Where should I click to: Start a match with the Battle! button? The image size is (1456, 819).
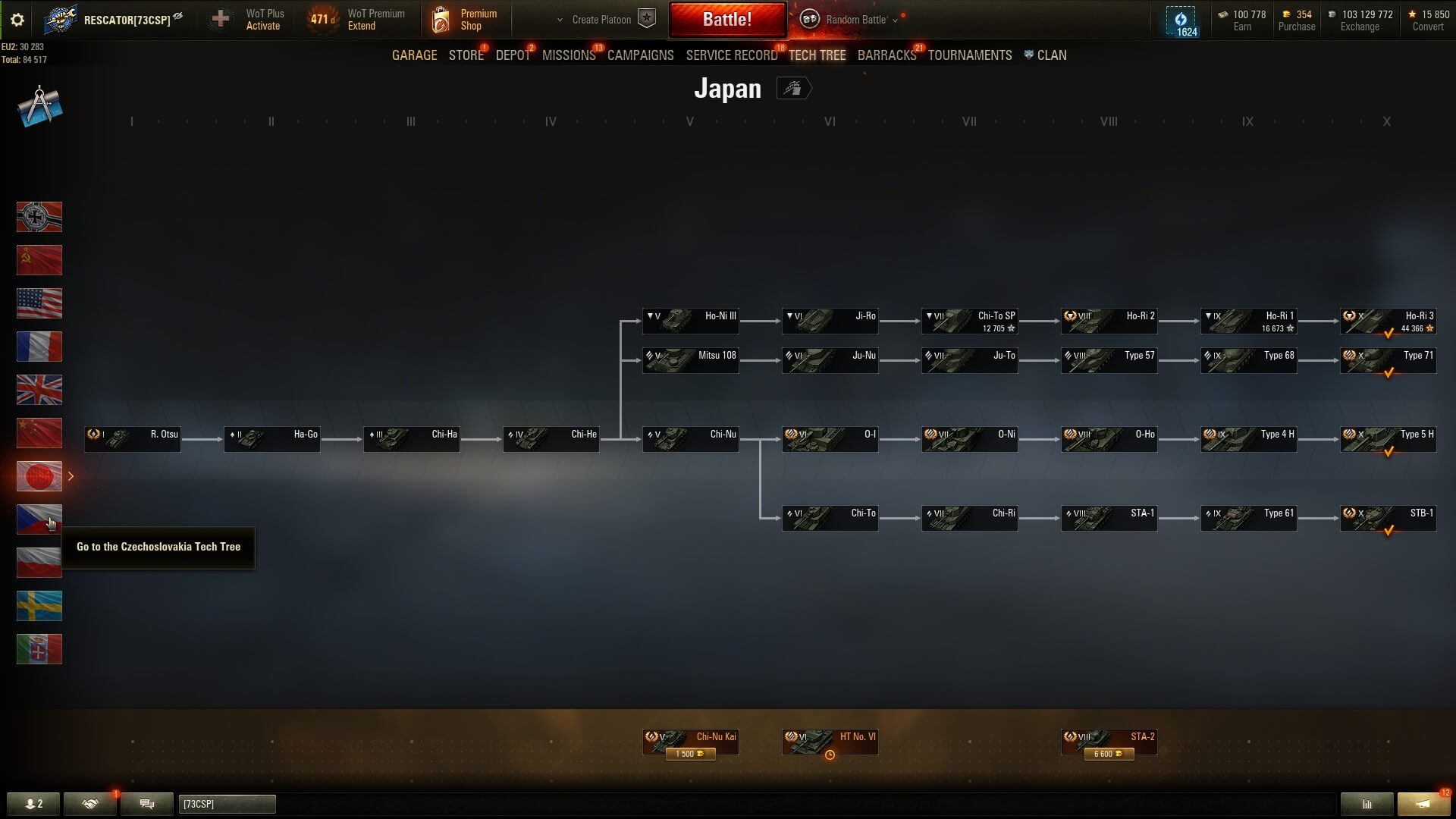click(726, 20)
